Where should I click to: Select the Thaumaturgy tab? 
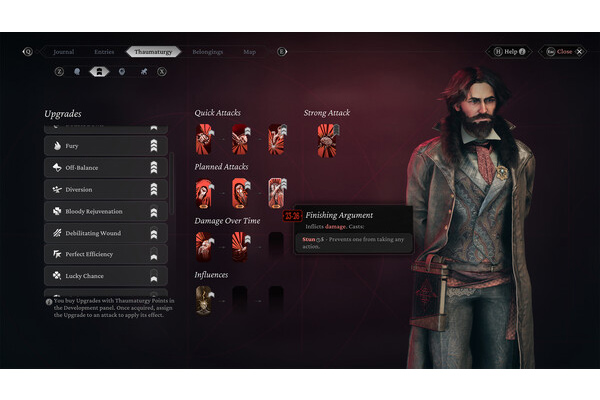[x=153, y=51]
